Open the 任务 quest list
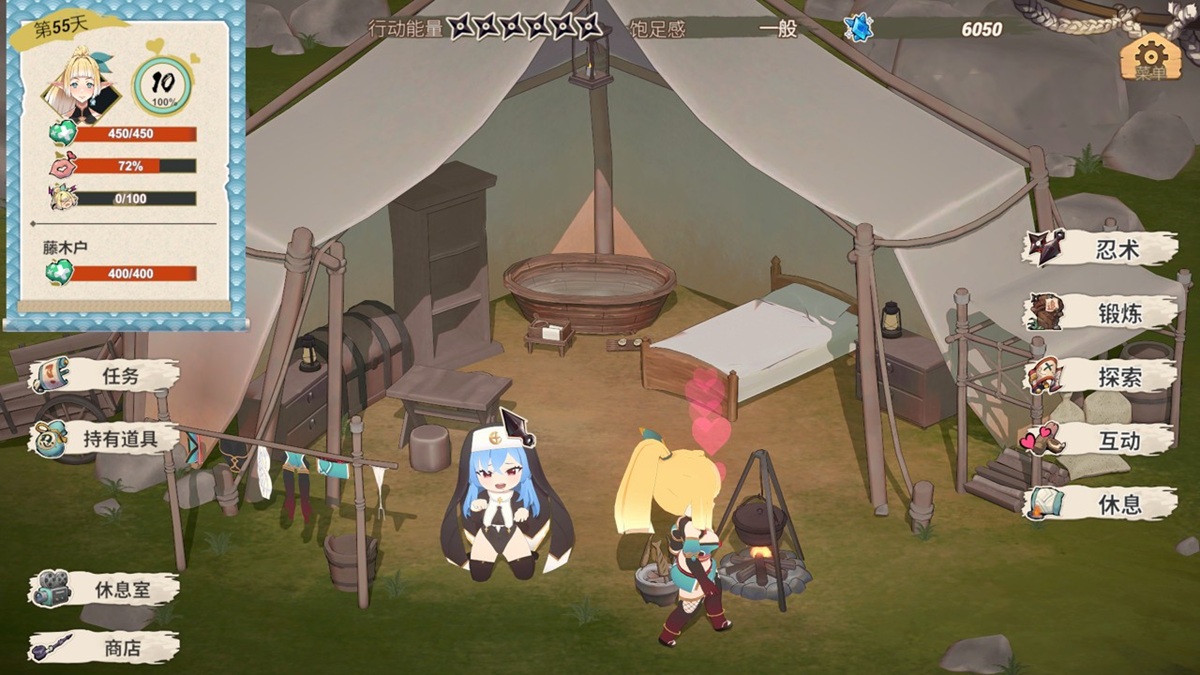 tap(105, 376)
